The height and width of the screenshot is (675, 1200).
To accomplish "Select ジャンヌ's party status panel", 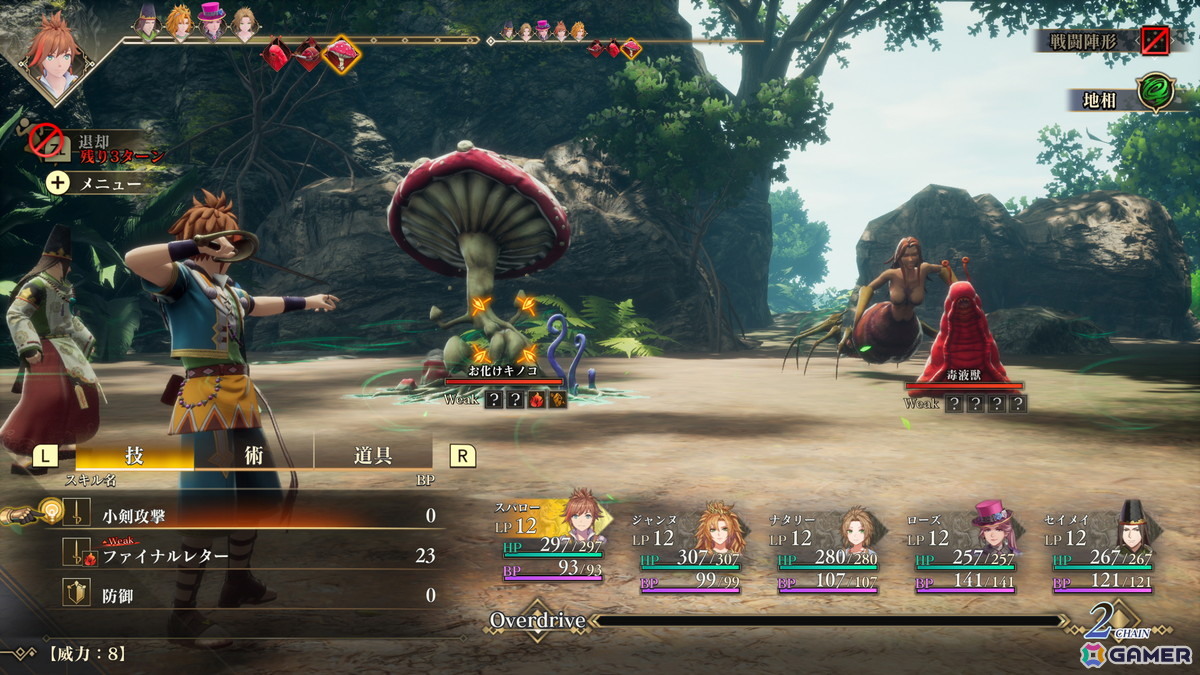I will (x=688, y=550).
